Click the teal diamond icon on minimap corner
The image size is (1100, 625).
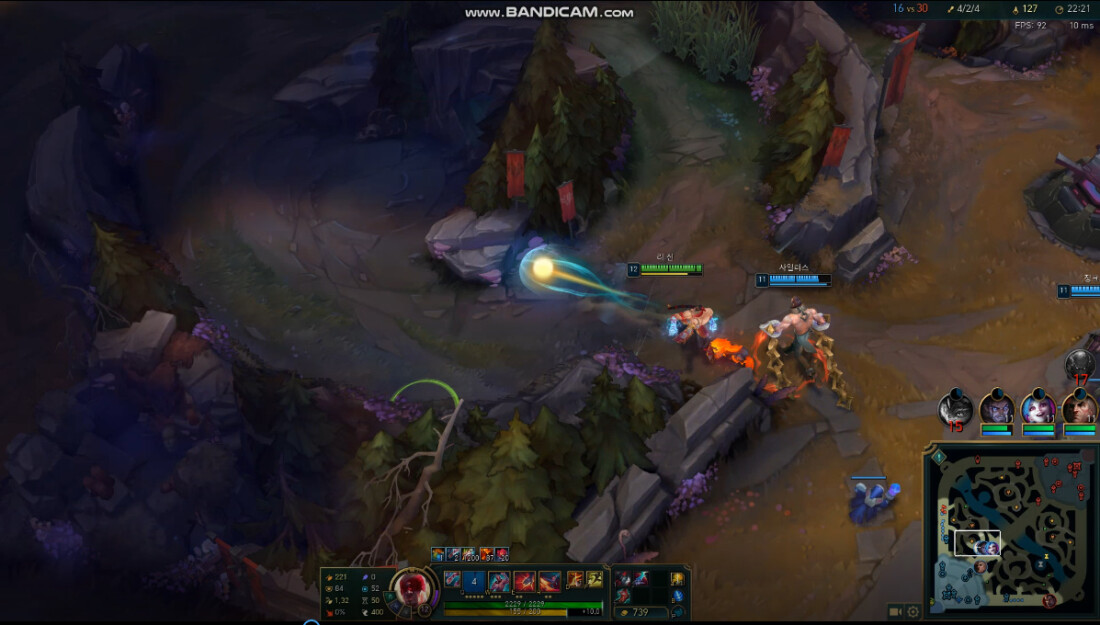[x=939, y=456]
